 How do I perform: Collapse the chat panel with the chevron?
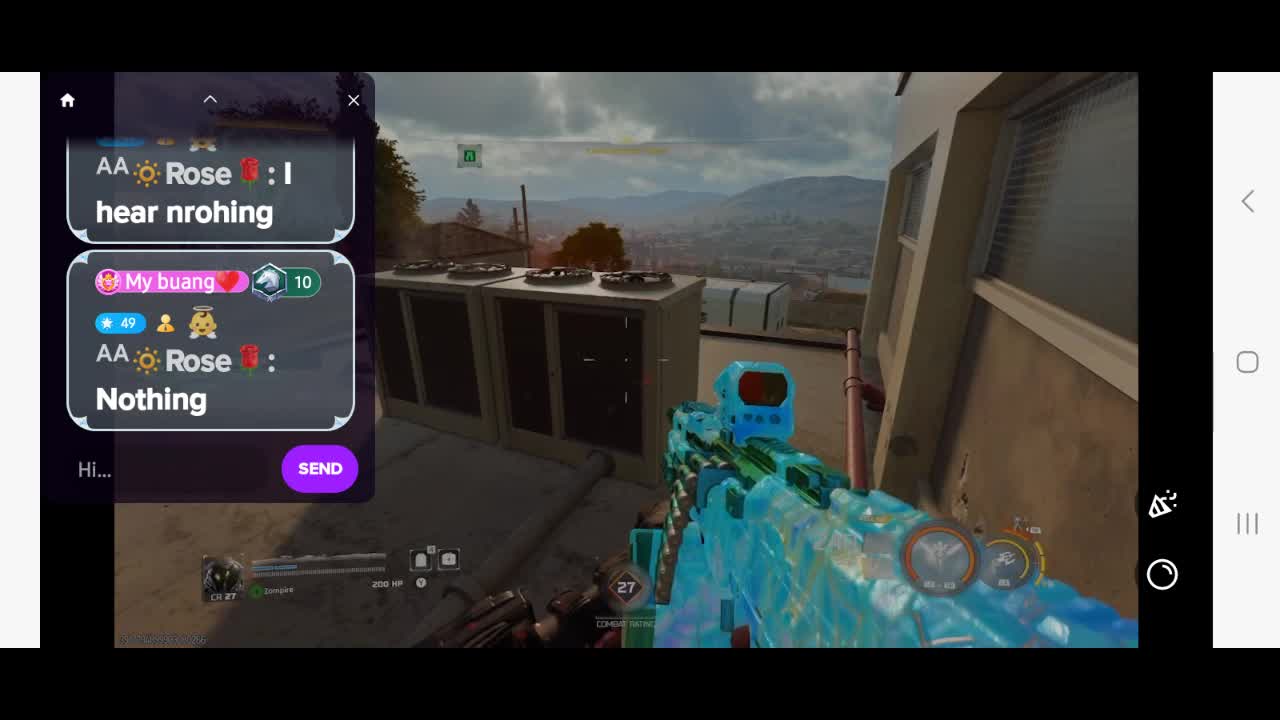coord(210,99)
